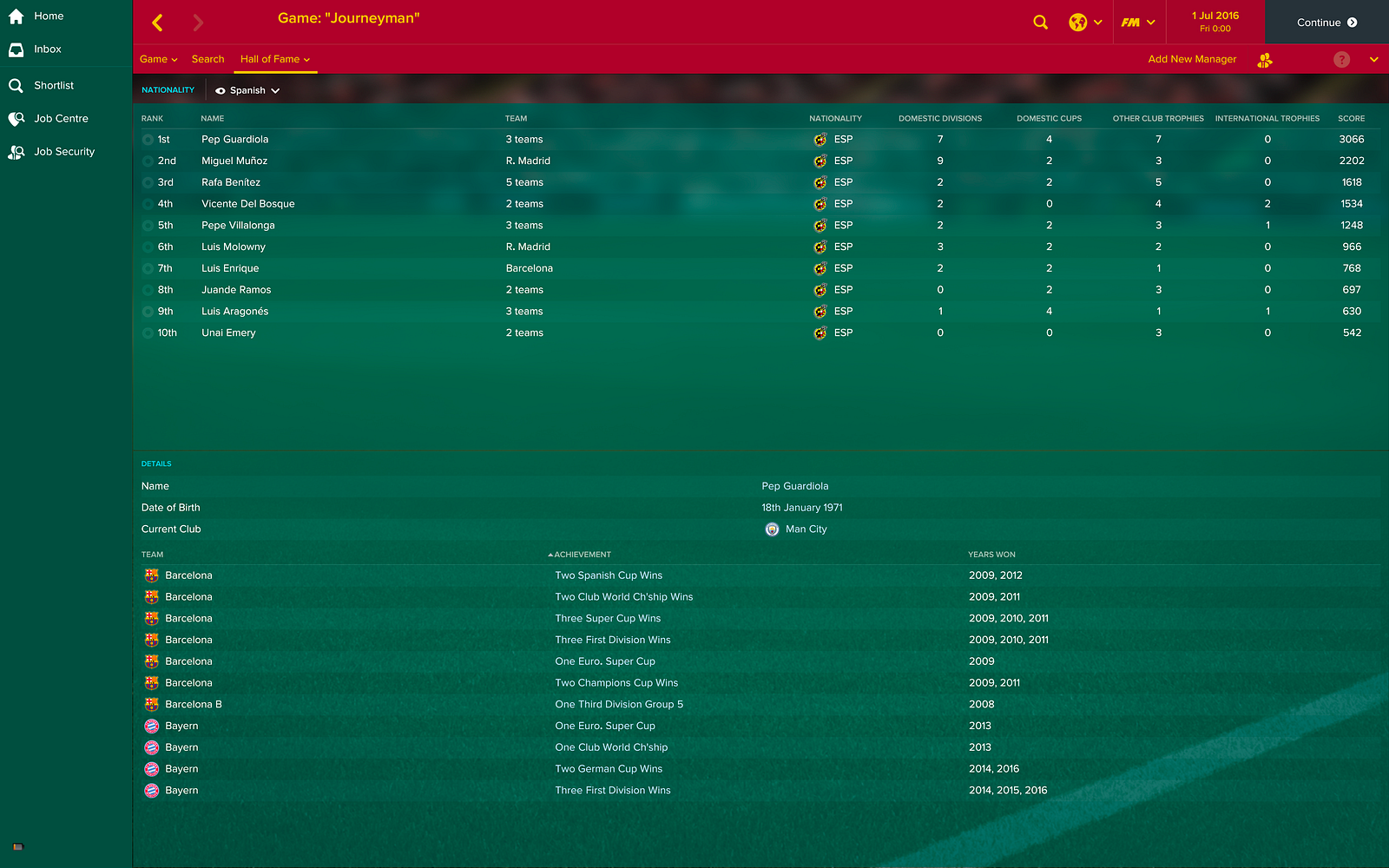Sort achievements by Years Won

(991, 555)
